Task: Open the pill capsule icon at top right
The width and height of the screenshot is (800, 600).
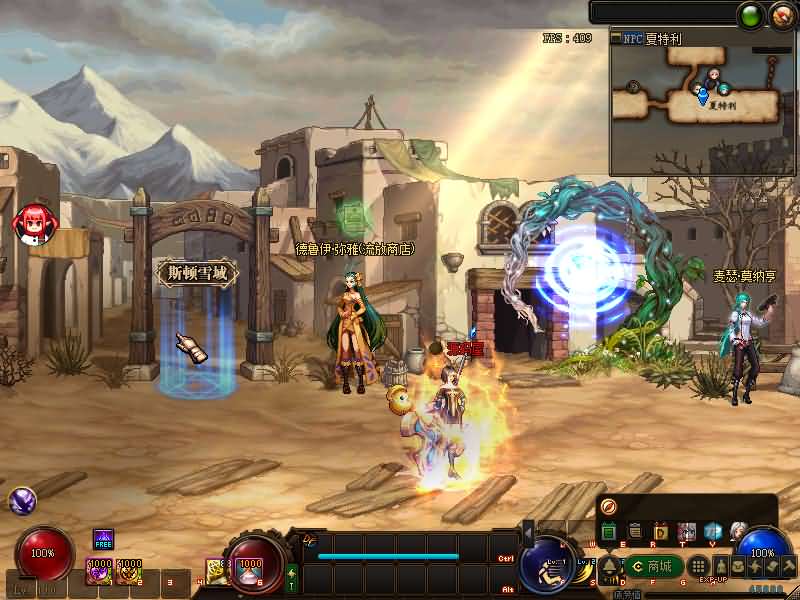Action: pyautogui.click(x=781, y=14)
